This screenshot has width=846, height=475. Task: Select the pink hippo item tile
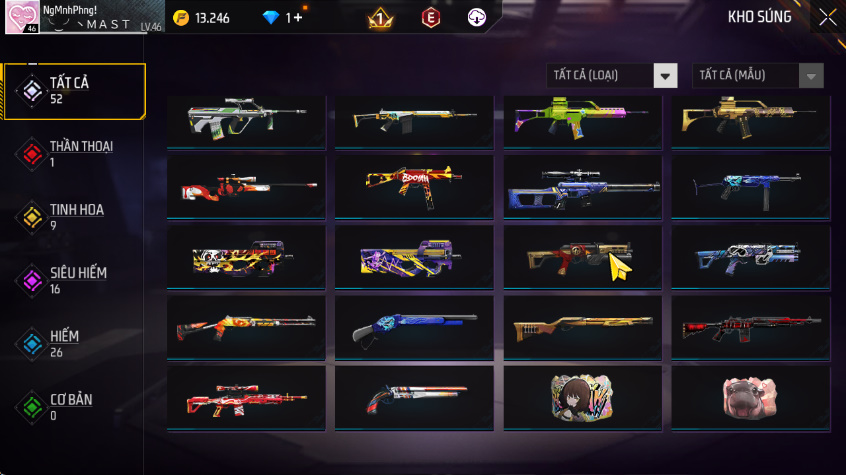point(750,398)
